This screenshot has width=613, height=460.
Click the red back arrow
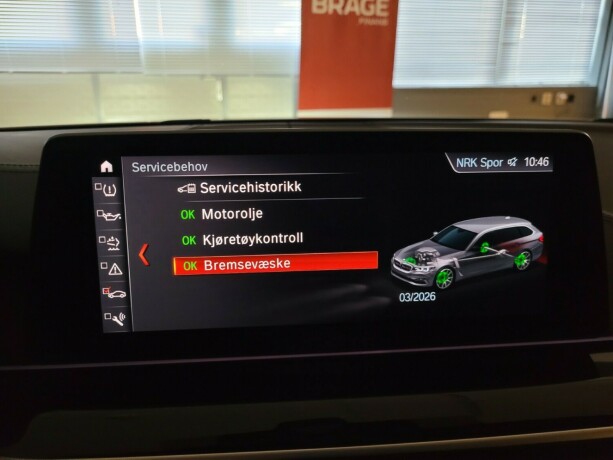click(143, 253)
